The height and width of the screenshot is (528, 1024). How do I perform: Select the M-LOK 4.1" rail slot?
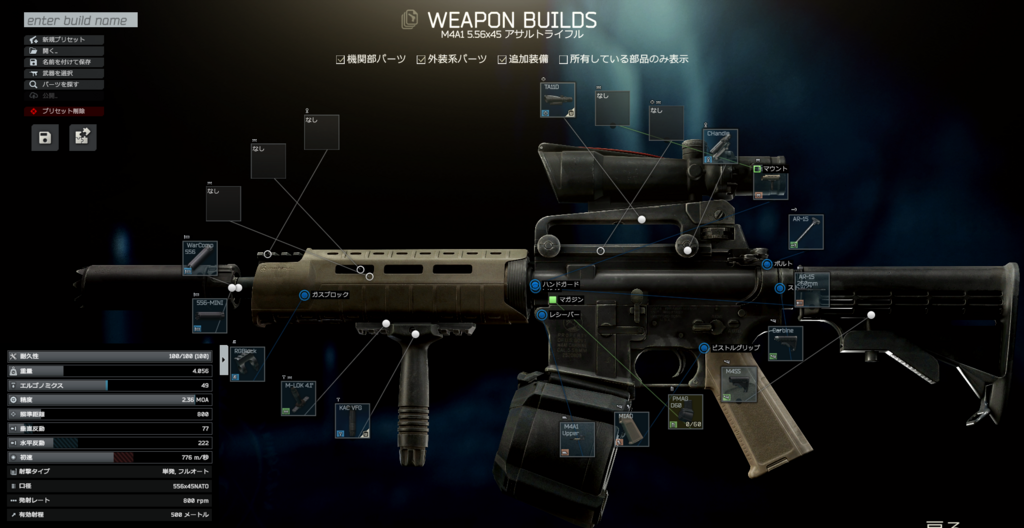(299, 398)
